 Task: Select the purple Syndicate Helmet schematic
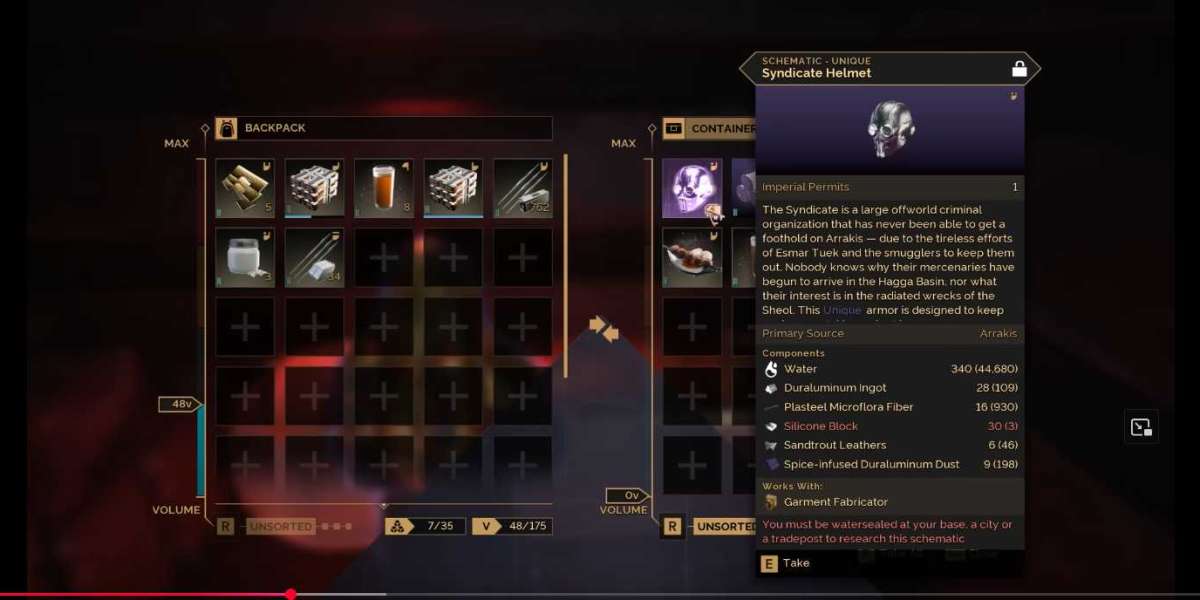pyautogui.click(x=691, y=188)
